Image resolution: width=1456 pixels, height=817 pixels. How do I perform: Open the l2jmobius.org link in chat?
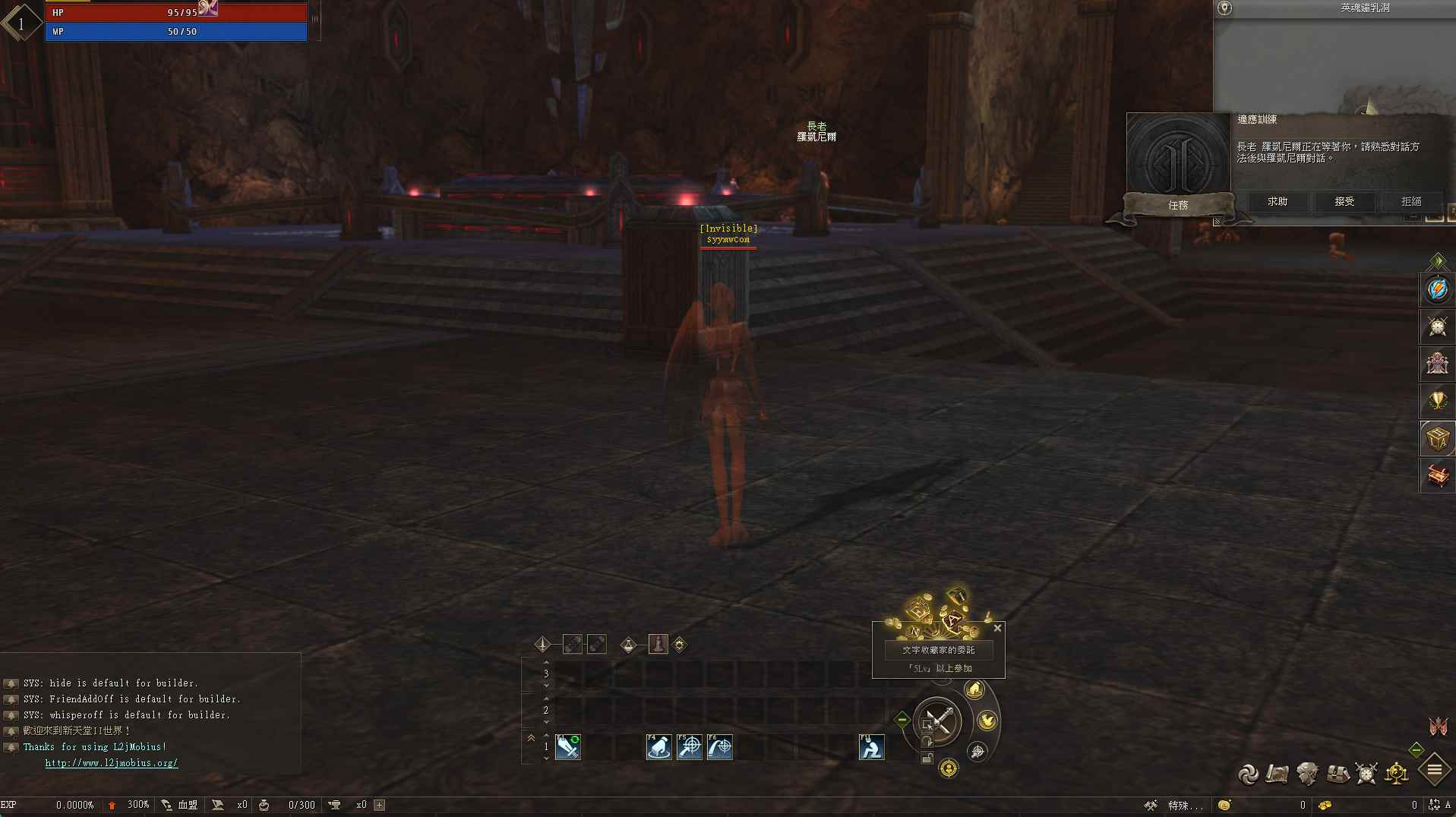112,763
